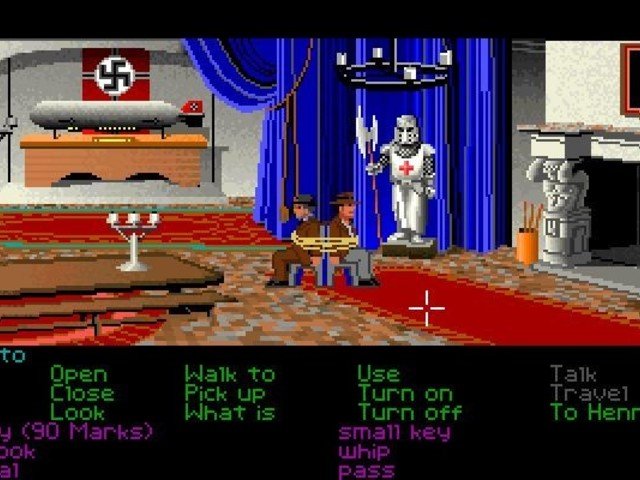This screenshot has width=640, height=480.
Task: Select the whip inventory item
Action: (366, 451)
